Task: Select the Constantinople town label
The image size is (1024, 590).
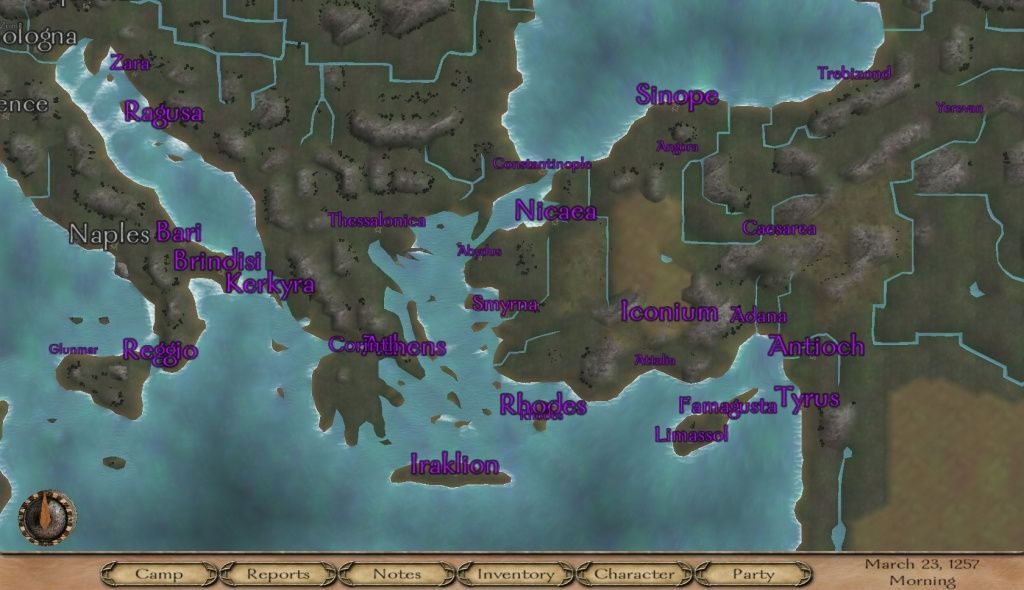Action: [x=542, y=163]
